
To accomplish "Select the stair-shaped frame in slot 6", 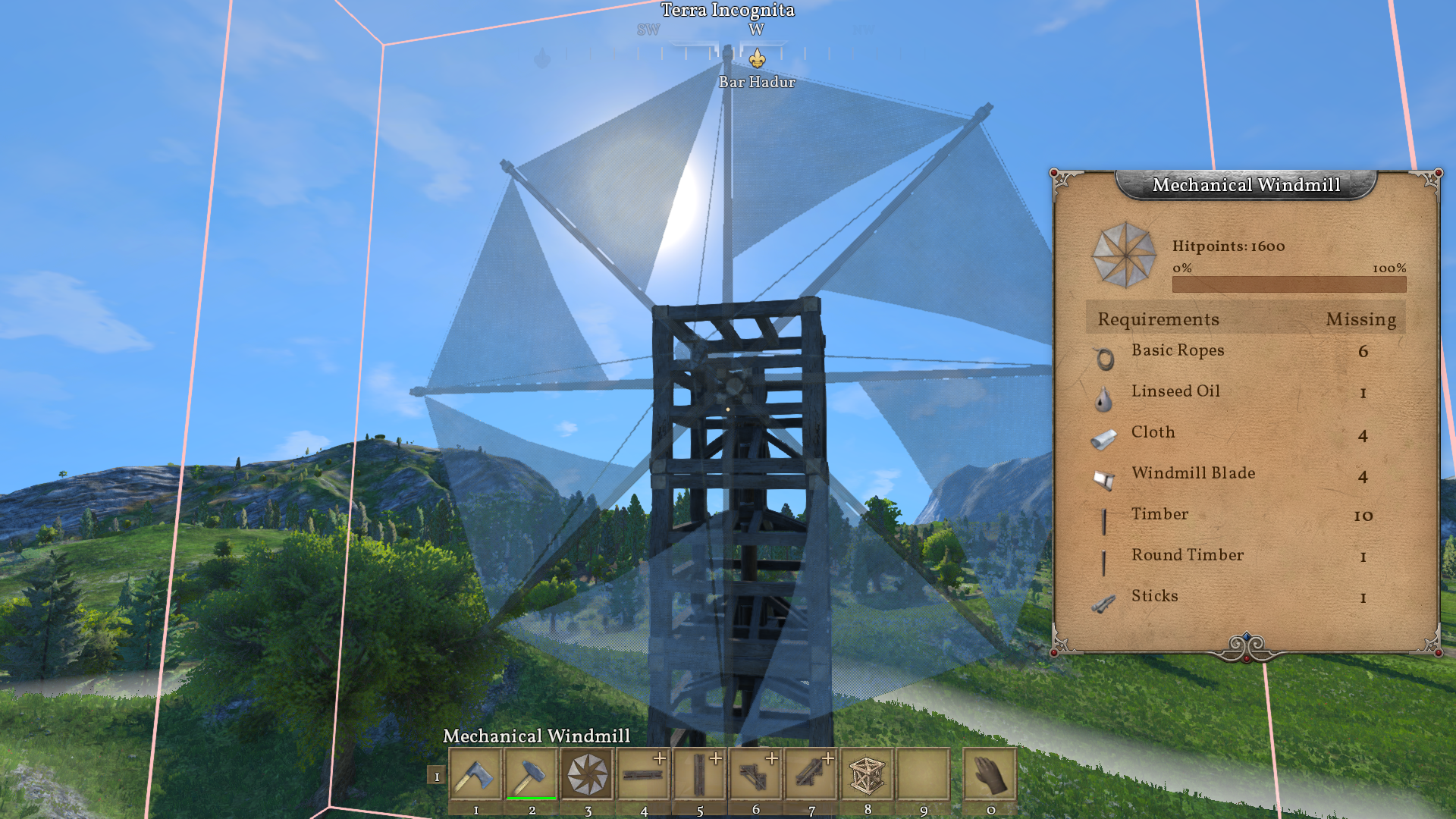I will [755, 774].
